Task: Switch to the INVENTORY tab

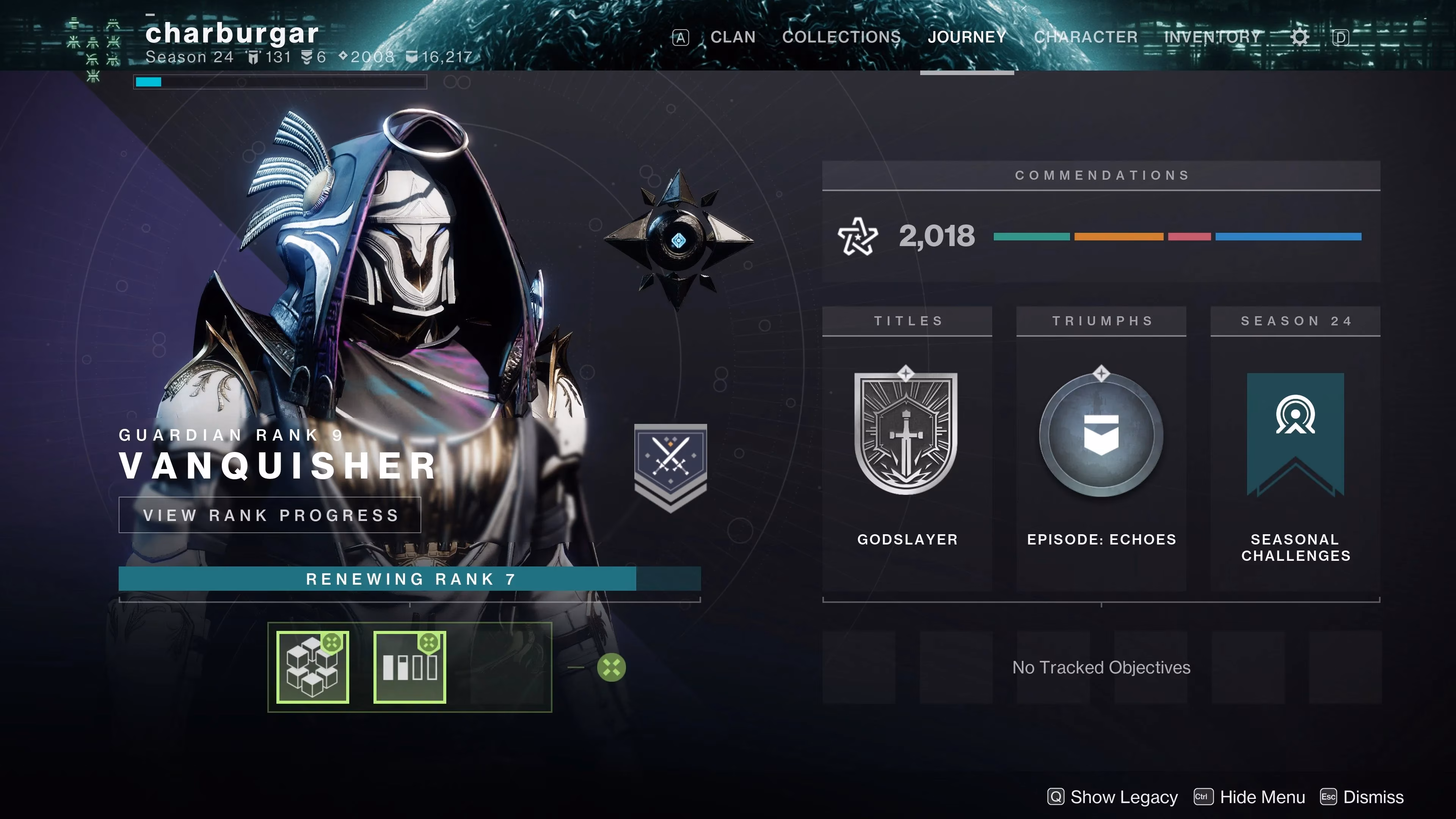Action: pos(1213,37)
